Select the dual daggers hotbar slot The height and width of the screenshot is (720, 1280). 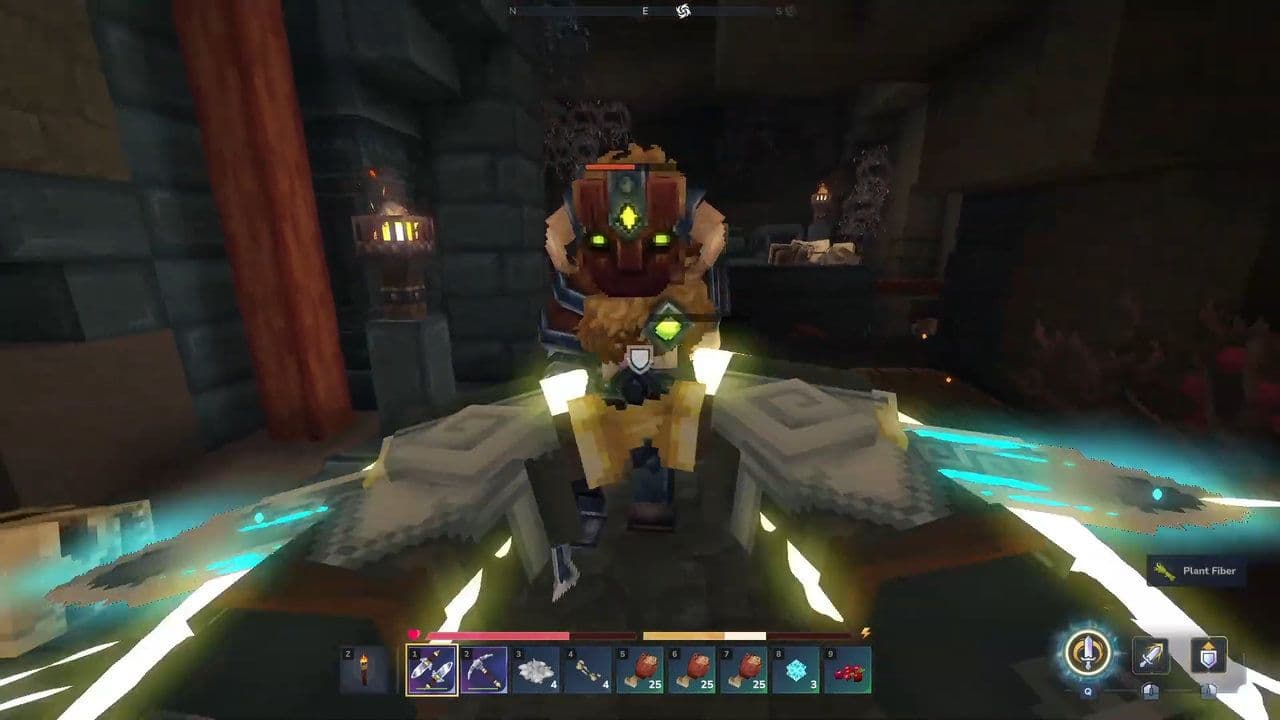[432, 670]
